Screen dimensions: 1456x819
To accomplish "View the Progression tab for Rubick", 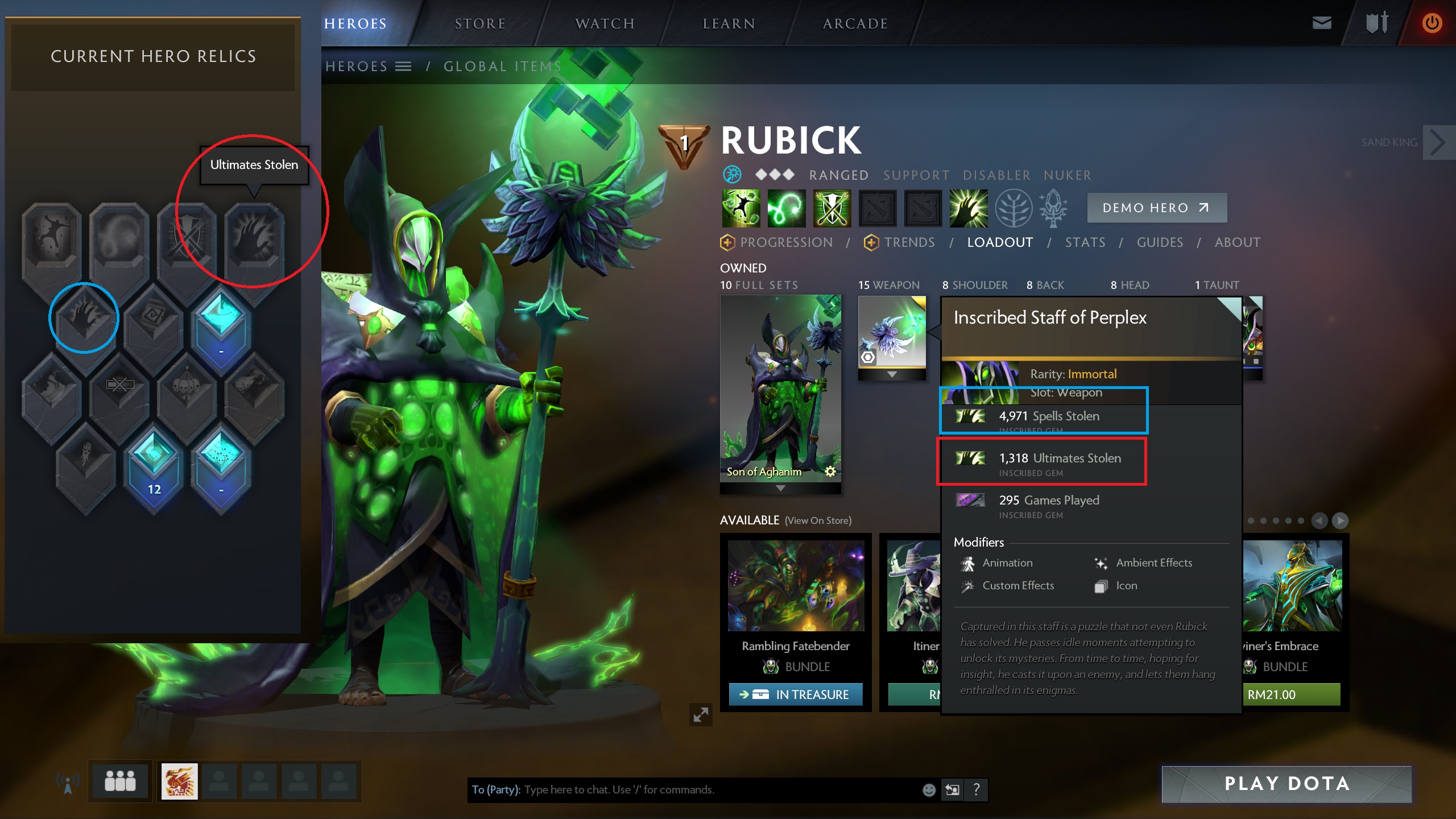I will coord(785,243).
